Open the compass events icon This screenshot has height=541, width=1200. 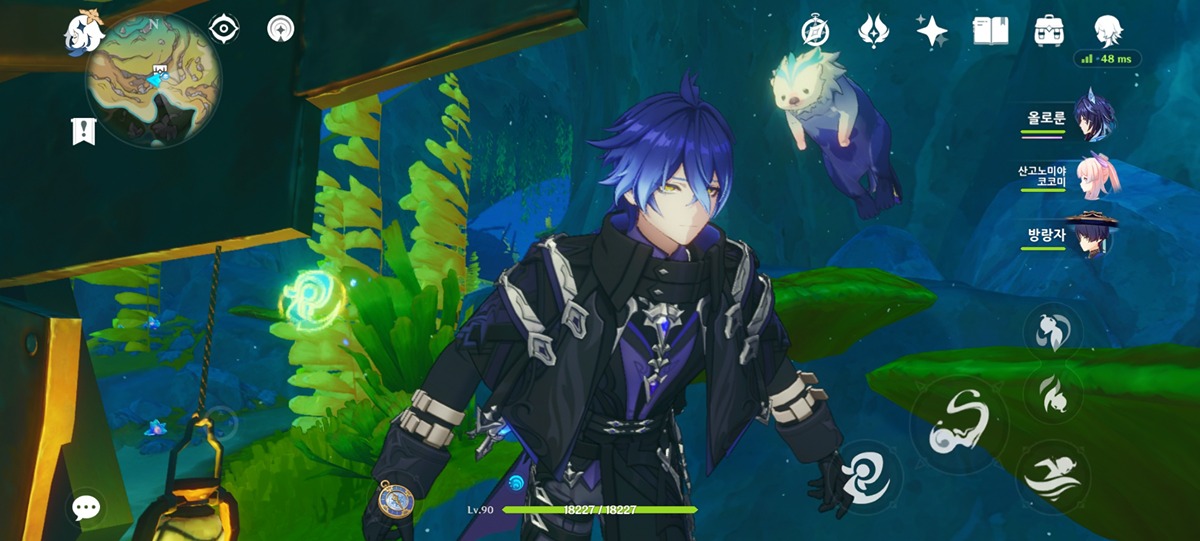(x=816, y=31)
